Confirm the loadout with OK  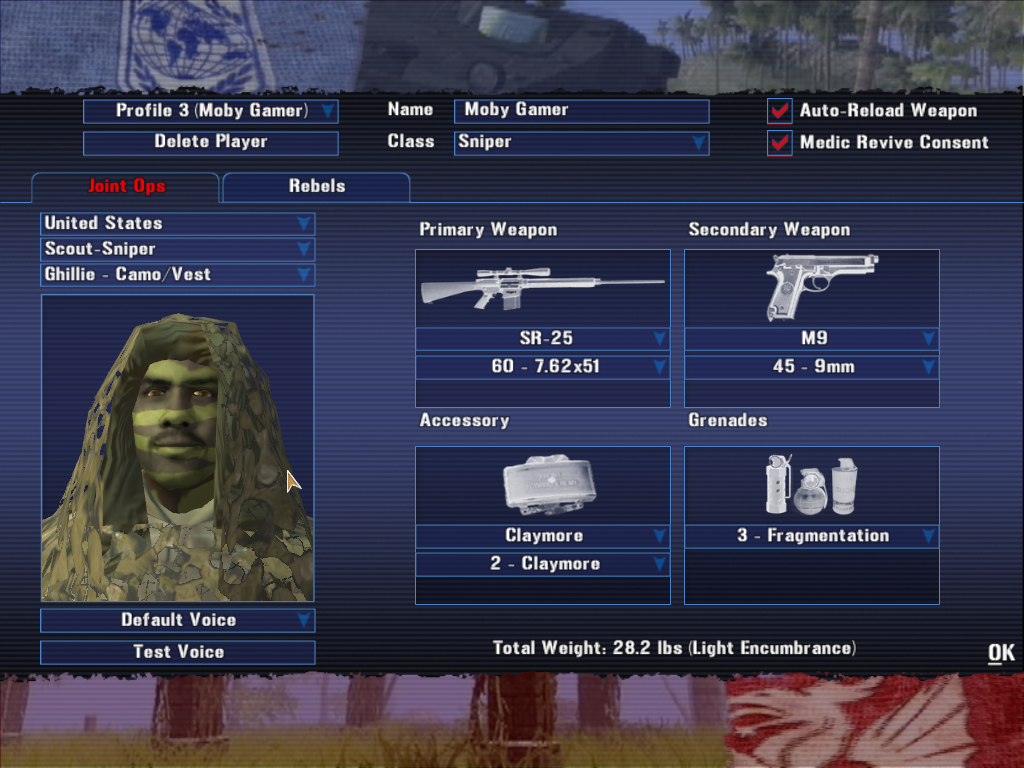(1001, 653)
